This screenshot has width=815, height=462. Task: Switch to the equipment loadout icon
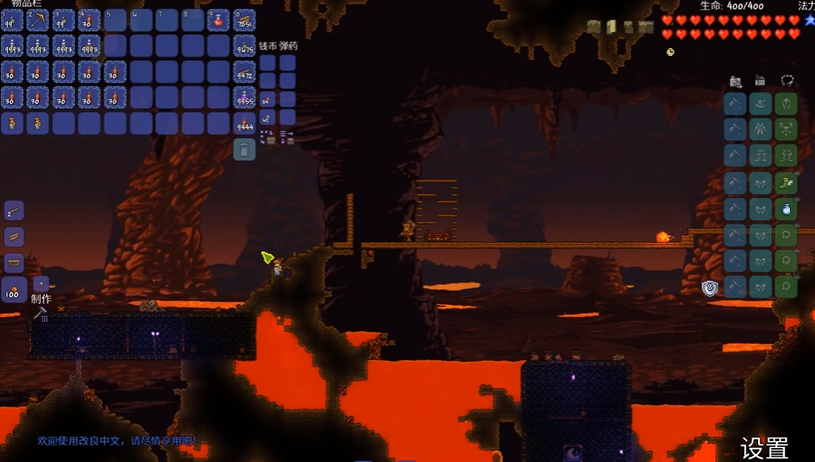tap(787, 81)
